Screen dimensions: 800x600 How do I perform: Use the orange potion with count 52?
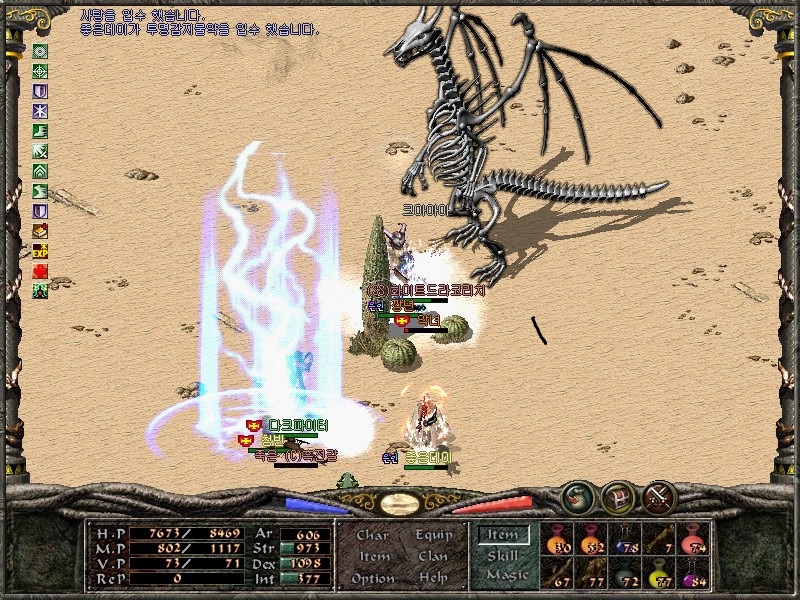[590, 539]
